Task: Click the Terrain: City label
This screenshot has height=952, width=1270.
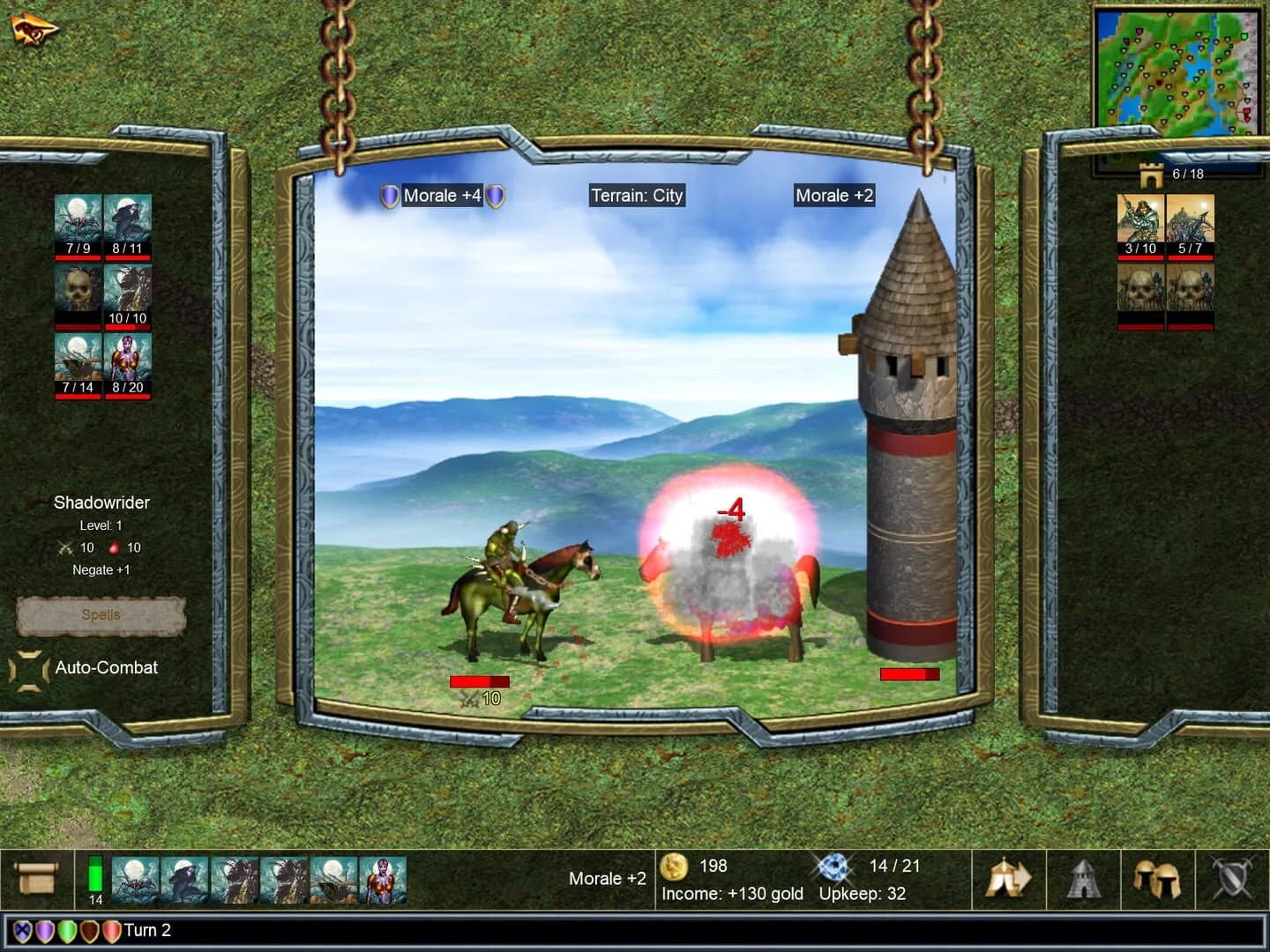Action: [637, 196]
